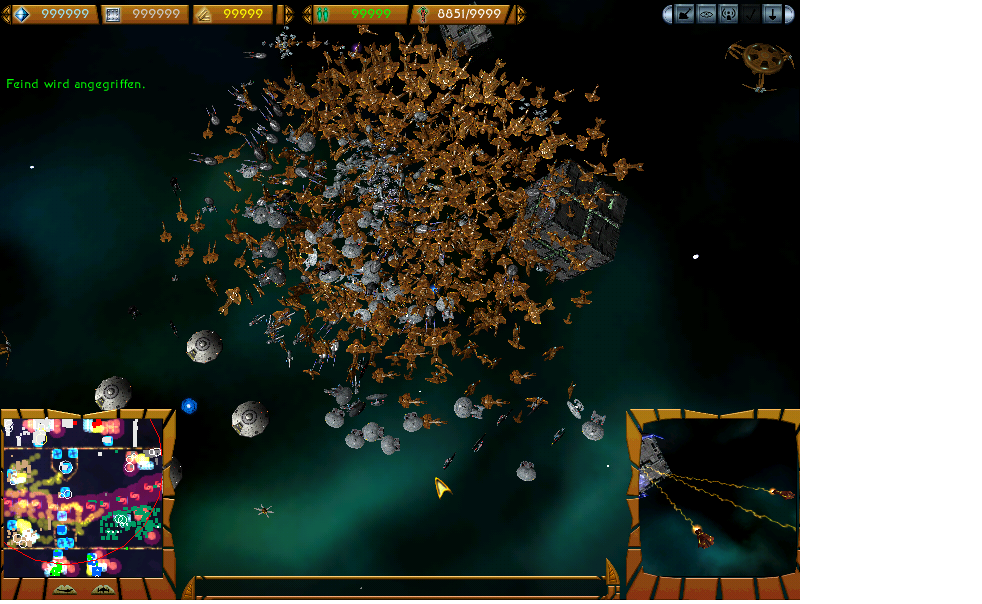Click the left ship-silhouette button under the minimap
Image resolution: width=982 pixels, height=604 pixels.
(64, 590)
